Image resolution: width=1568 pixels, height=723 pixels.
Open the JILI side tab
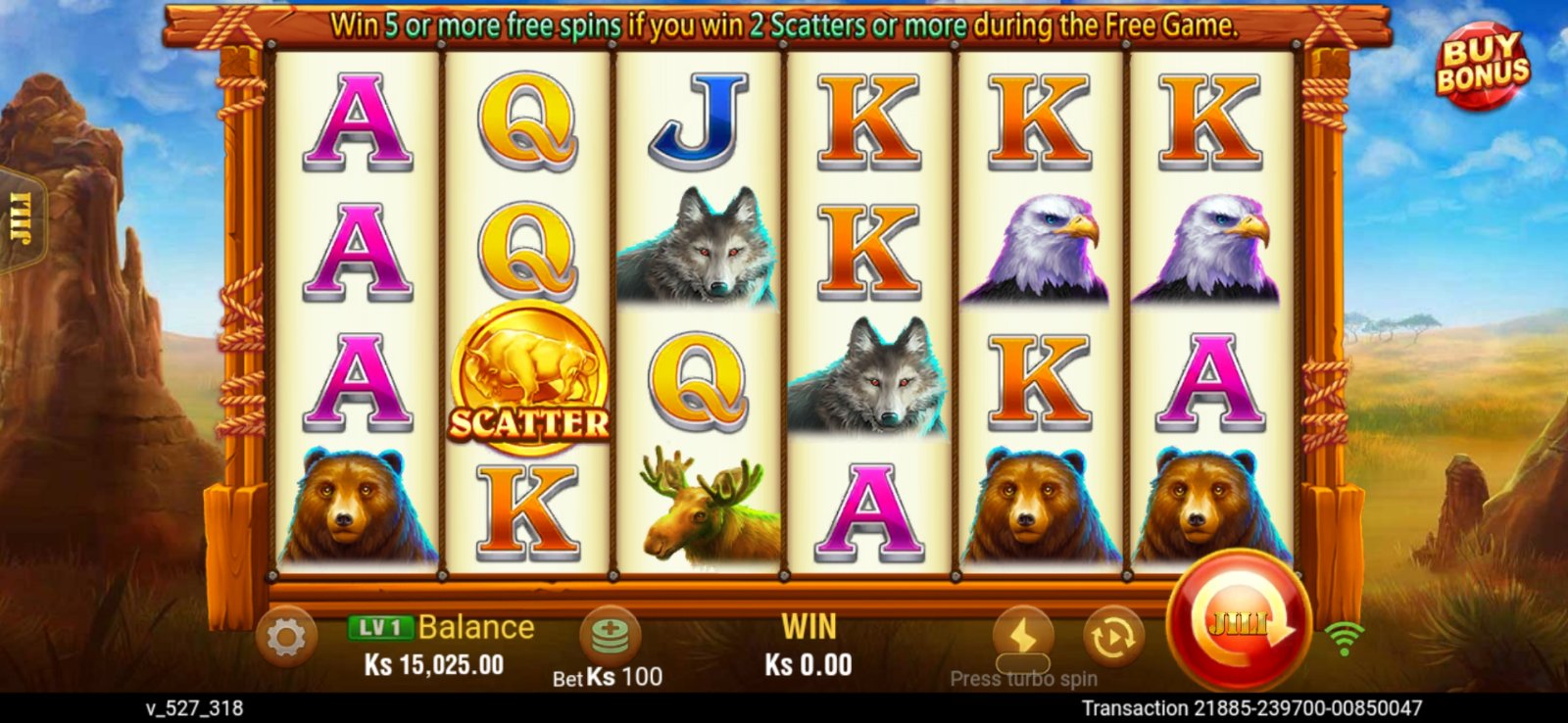[x=22, y=217]
